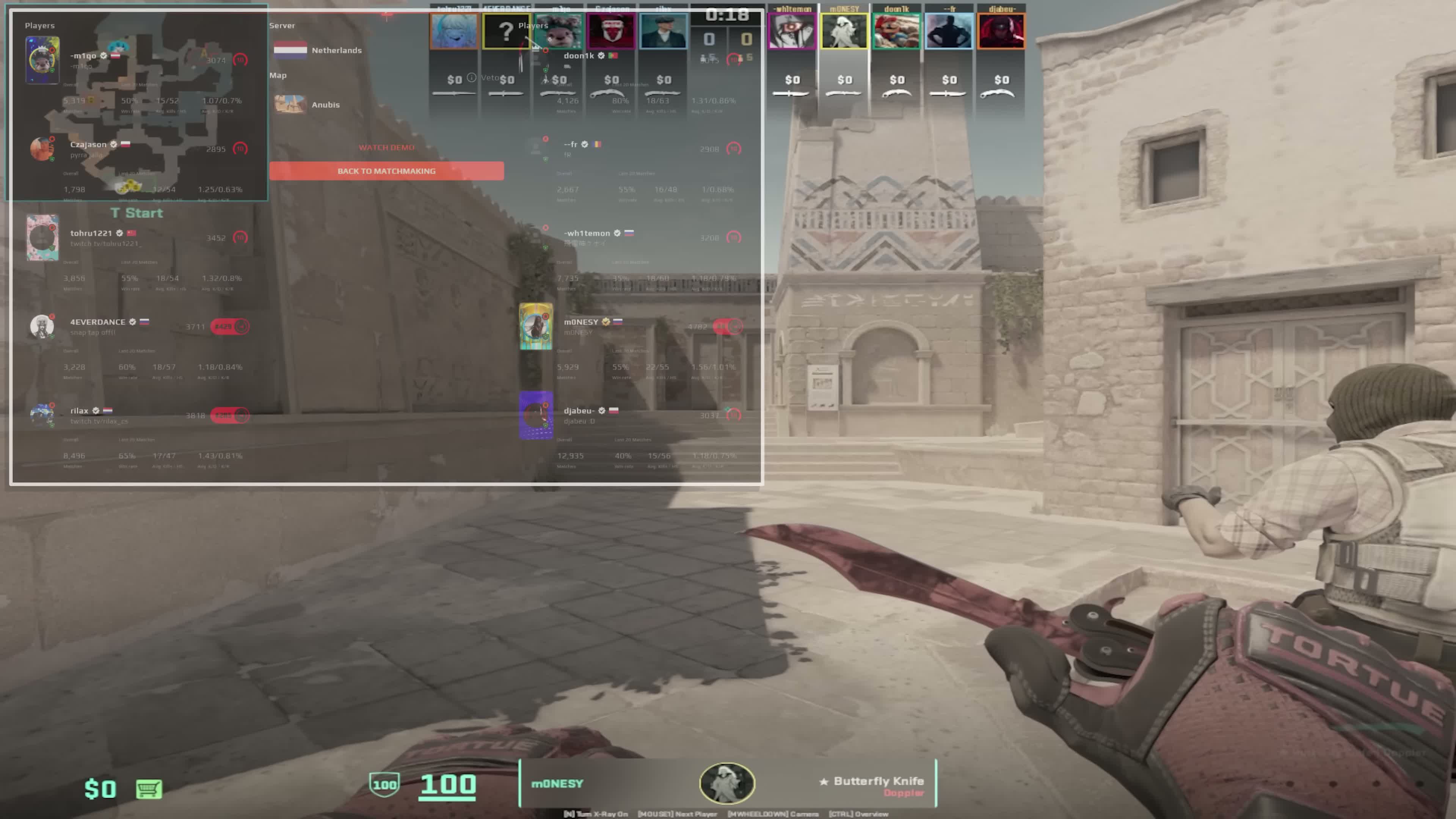Screen dimensions: 1456x819
Task: Choose --fr in the Players list
Action: 570,145
